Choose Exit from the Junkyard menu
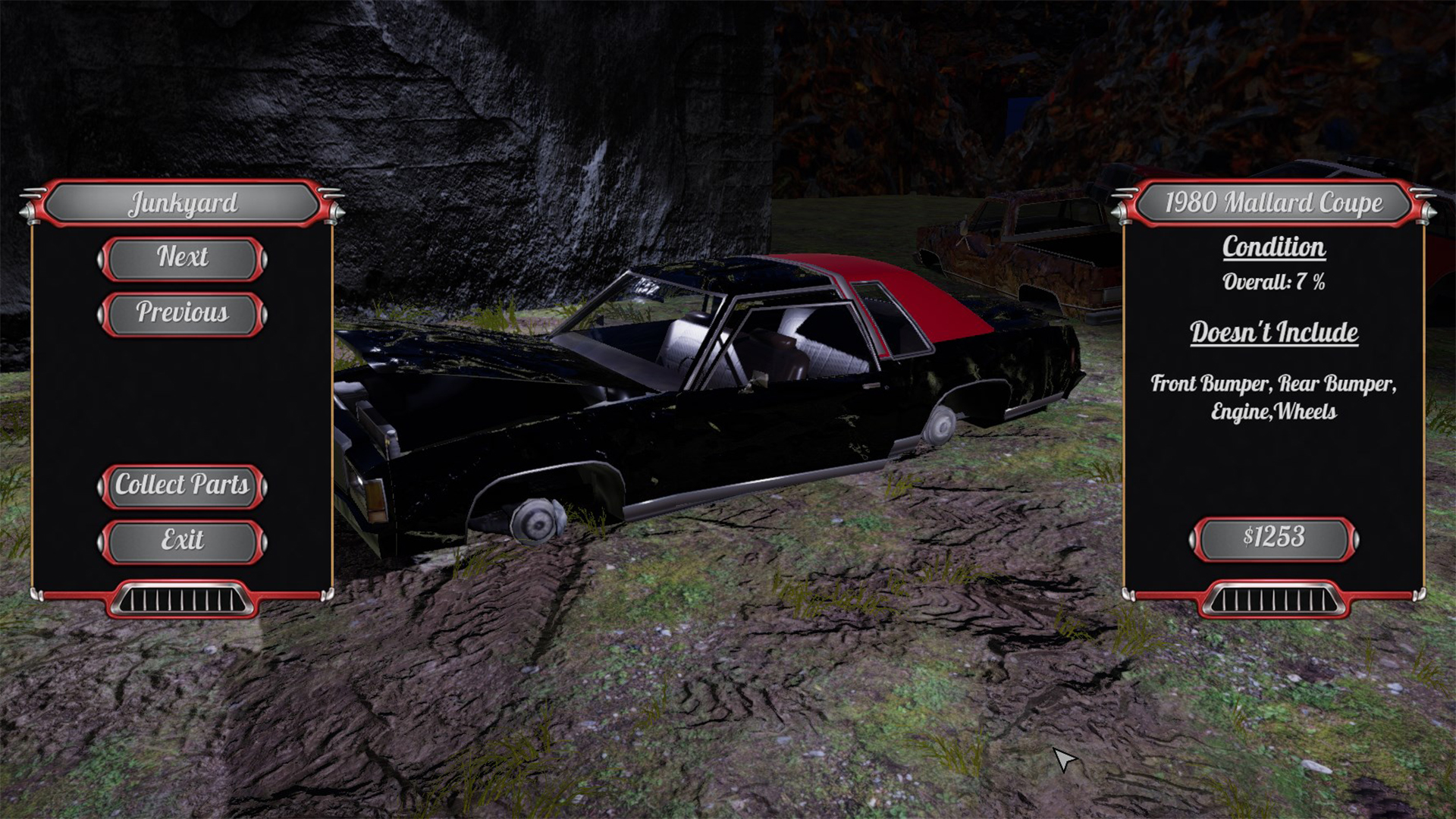Viewport: 1456px width, 819px height. click(184, 542)
